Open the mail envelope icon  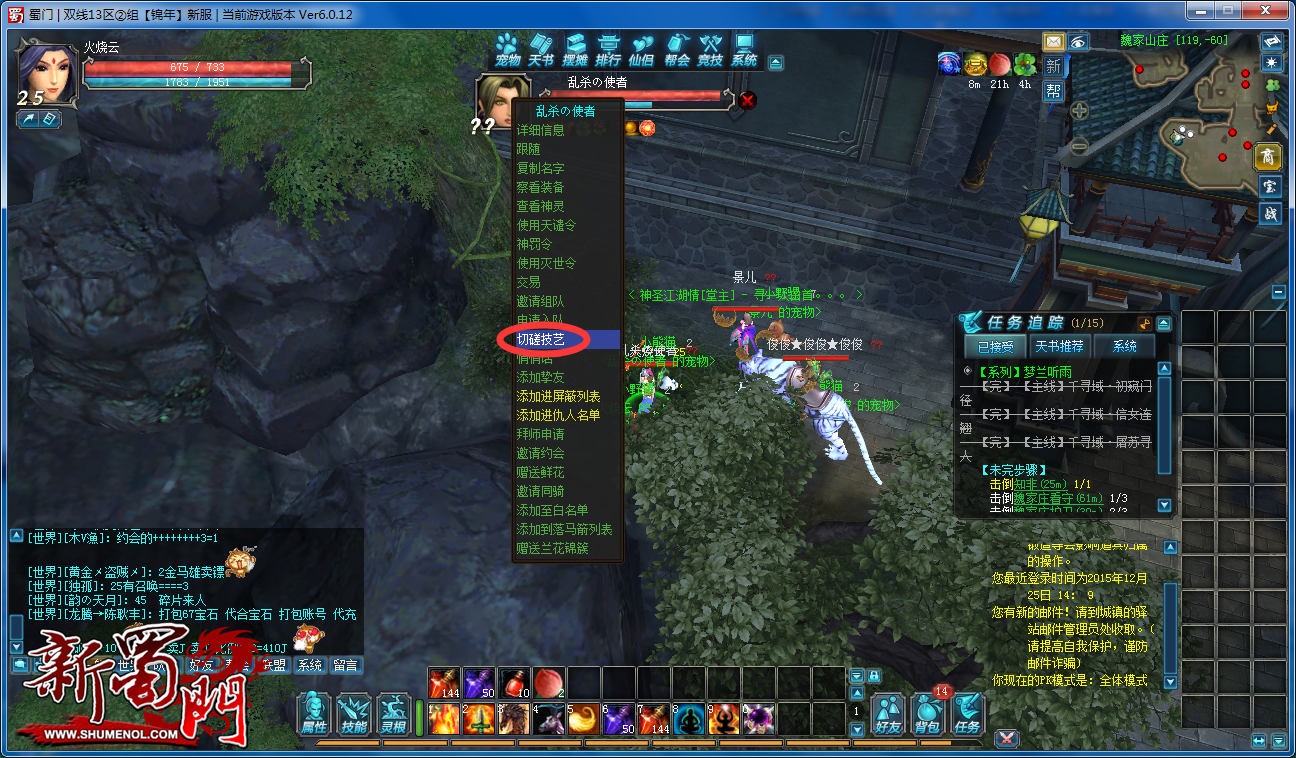tap(1053, 42)
